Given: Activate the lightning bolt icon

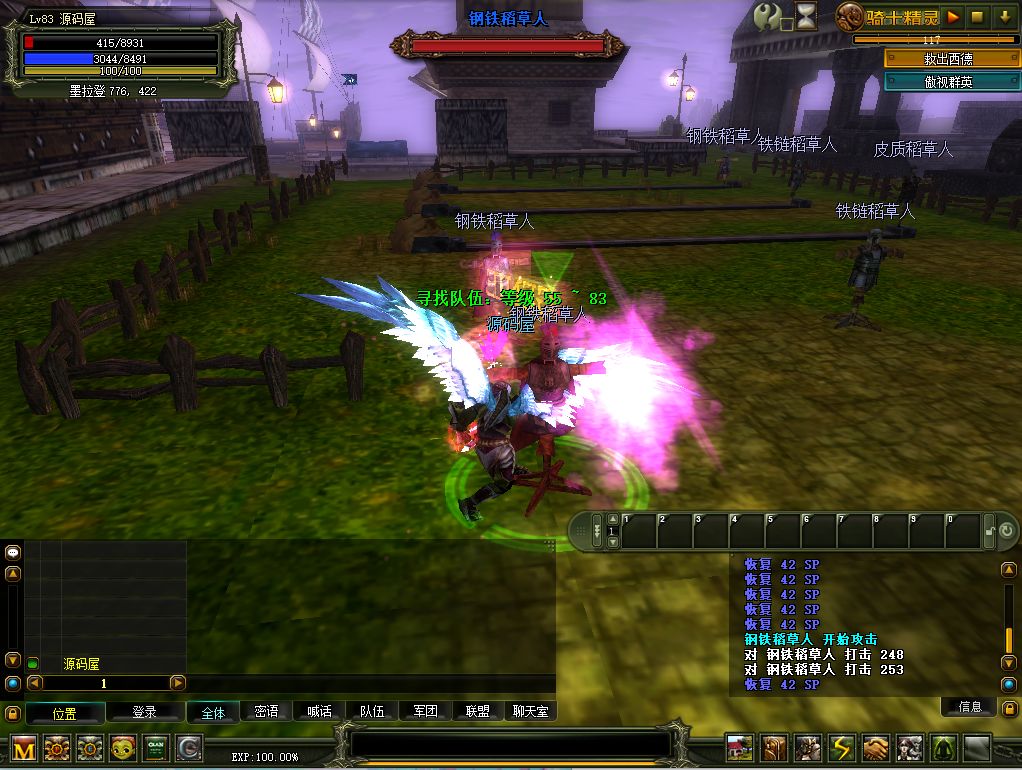Looking at the screenshot, I should [839, 748].
